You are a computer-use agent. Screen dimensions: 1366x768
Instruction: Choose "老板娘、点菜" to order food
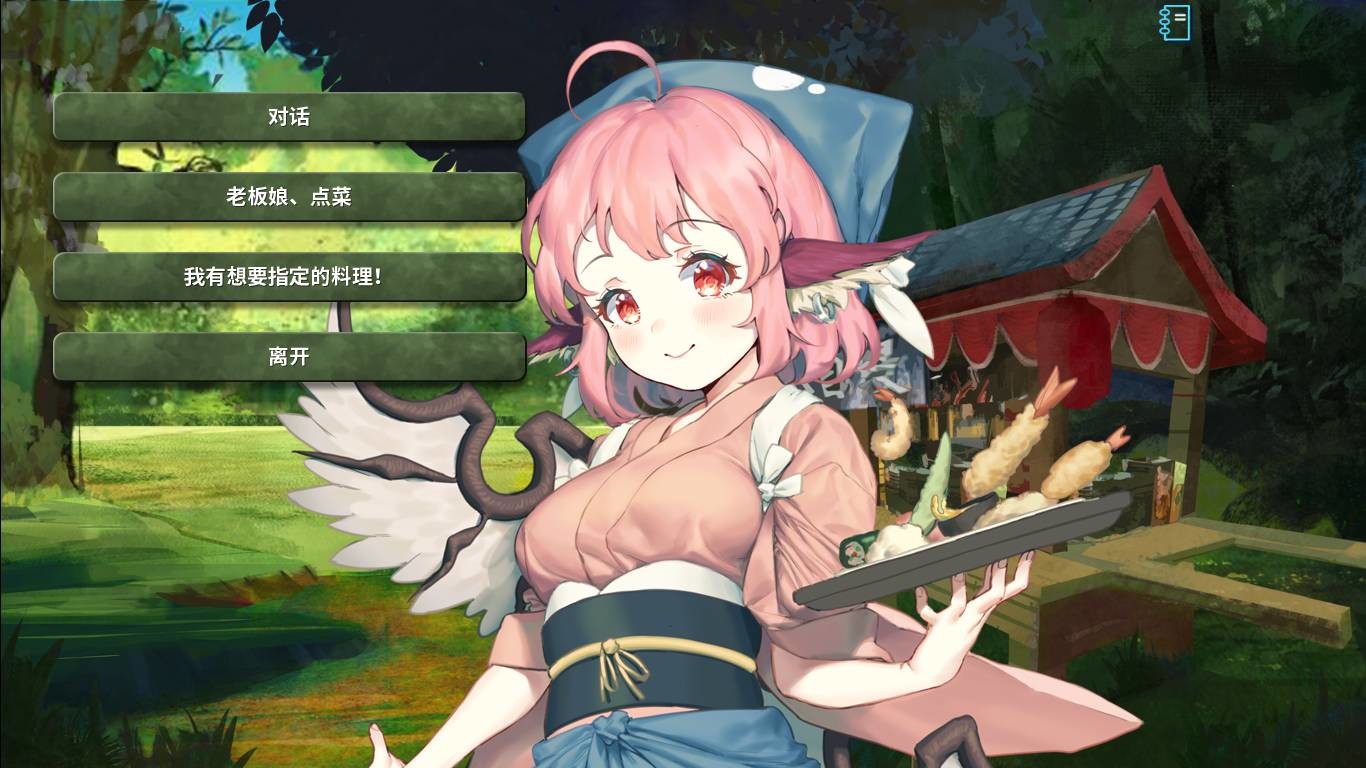tap(288, 196)
